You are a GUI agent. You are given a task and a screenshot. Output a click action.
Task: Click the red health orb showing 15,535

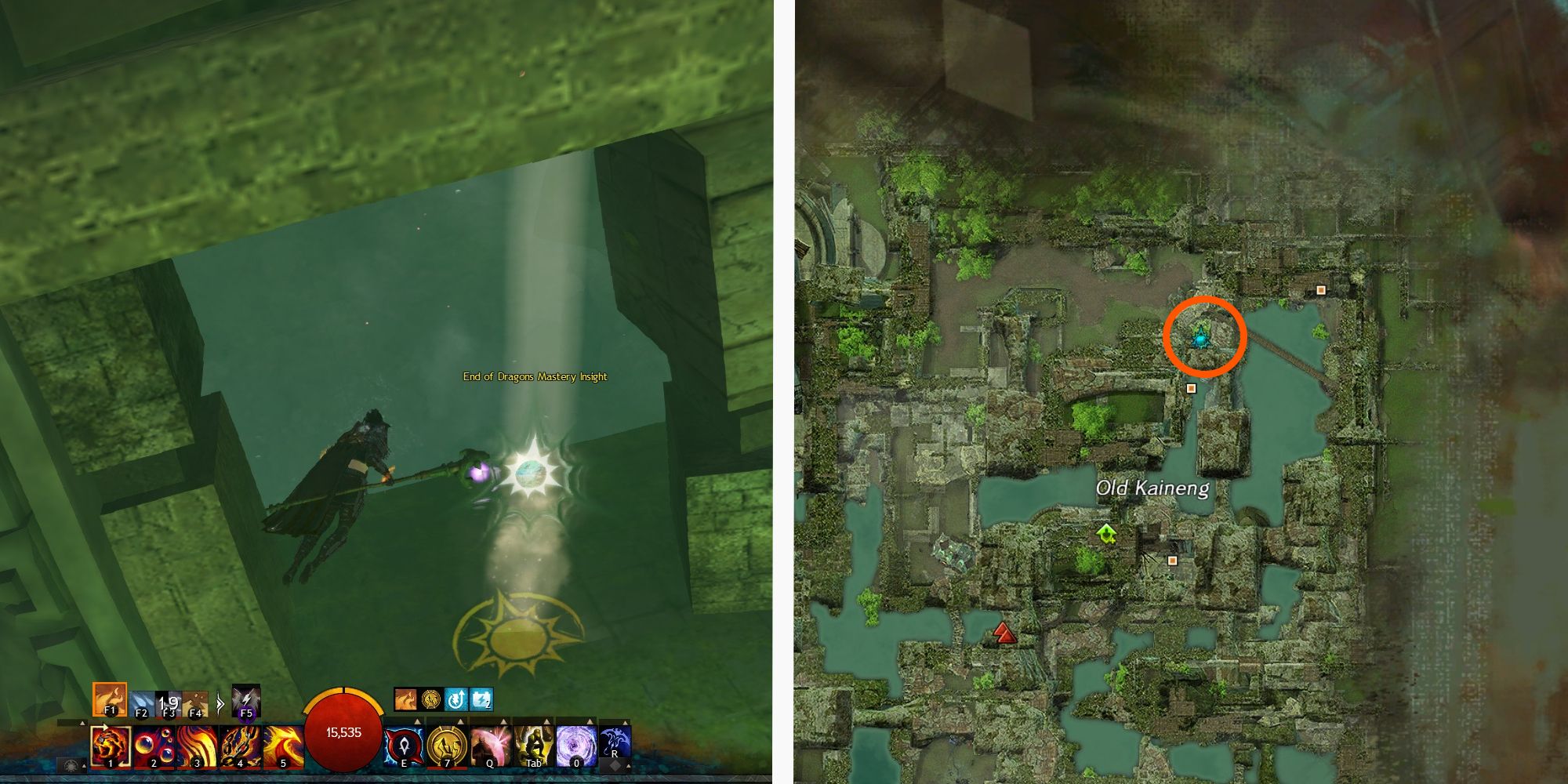[343, 733]
